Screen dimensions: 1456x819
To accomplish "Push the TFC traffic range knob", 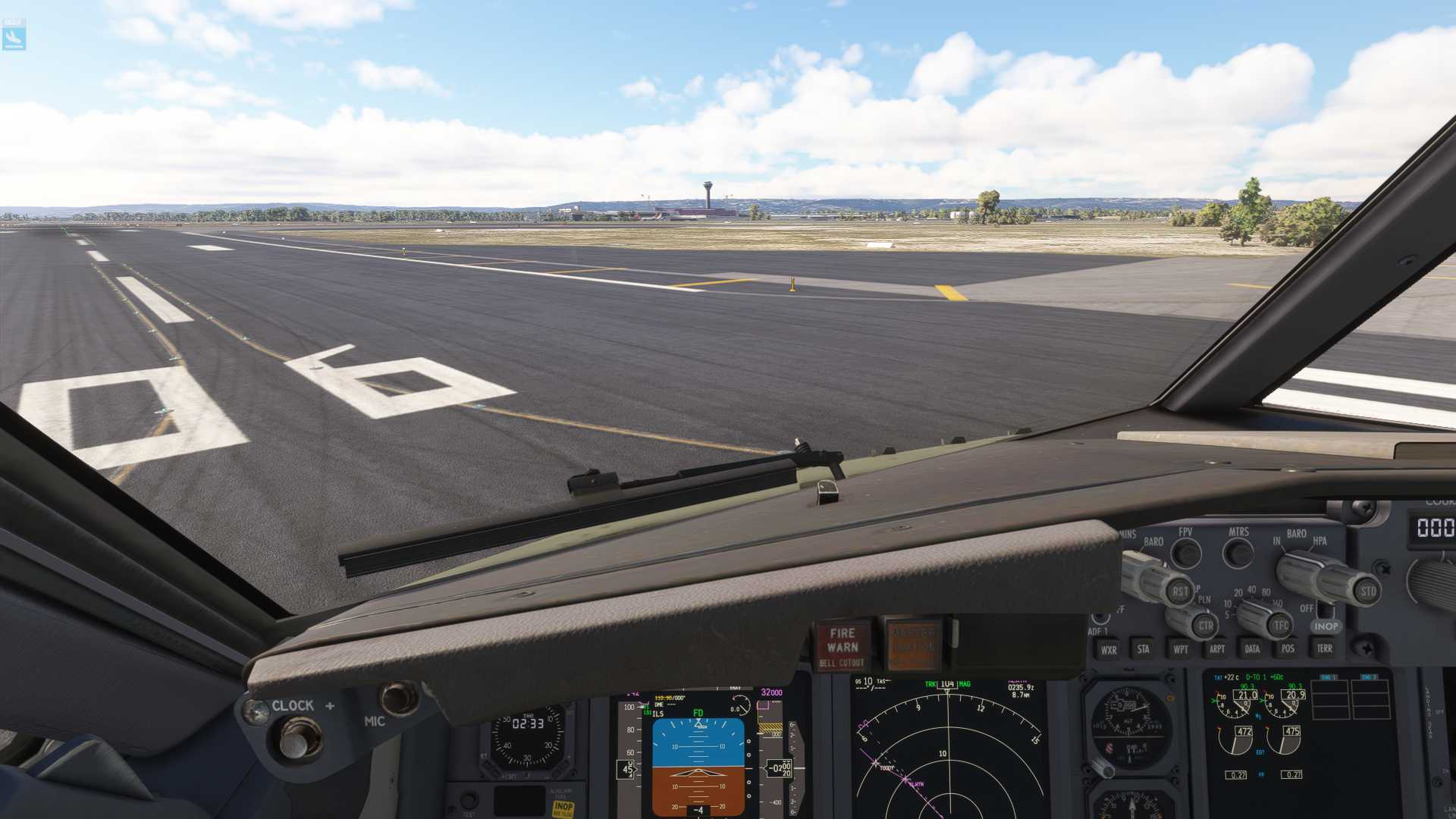I will pyautogui.click(x=1281, y=626).
